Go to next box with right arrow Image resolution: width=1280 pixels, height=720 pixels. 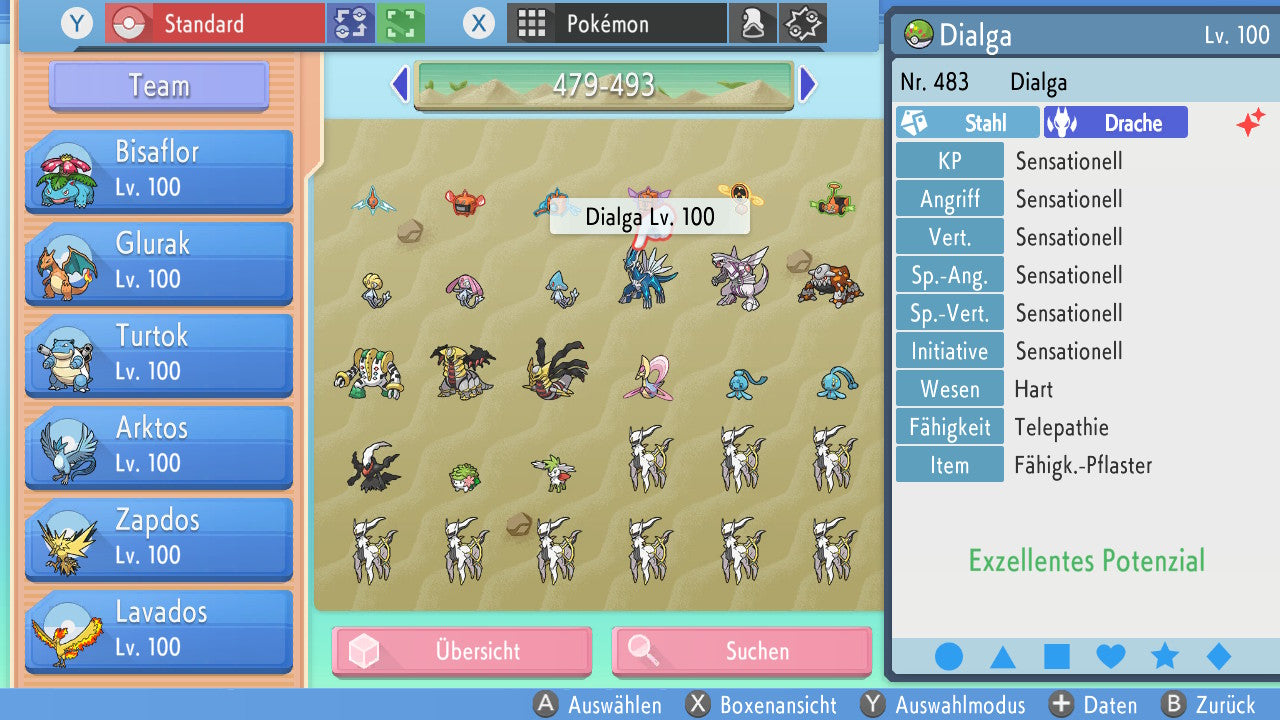point(808,84)
